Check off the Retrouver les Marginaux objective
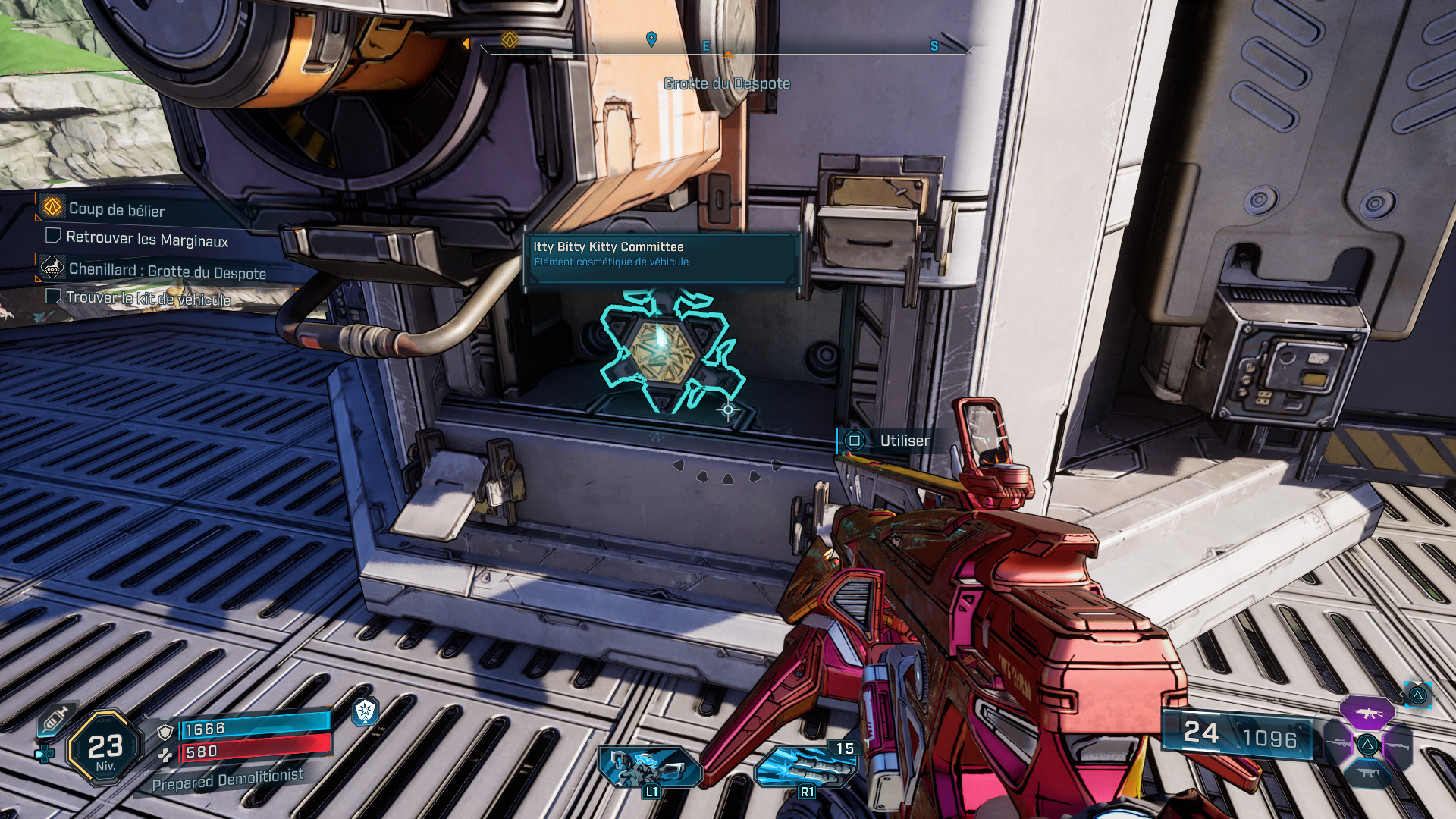 pyautogui.click(x=52, y=237)
